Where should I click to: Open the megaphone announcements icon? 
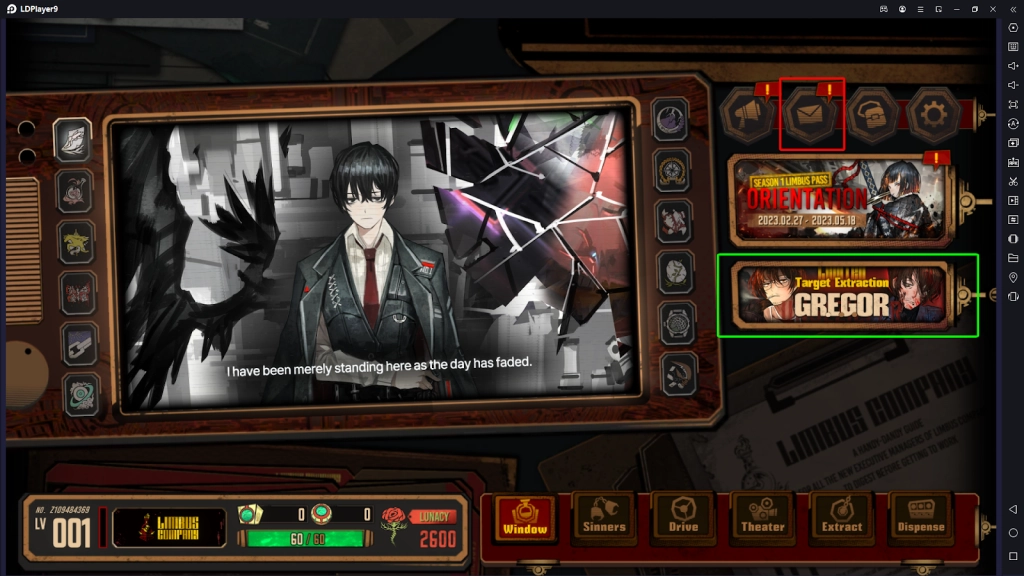(x=748, y=115)
